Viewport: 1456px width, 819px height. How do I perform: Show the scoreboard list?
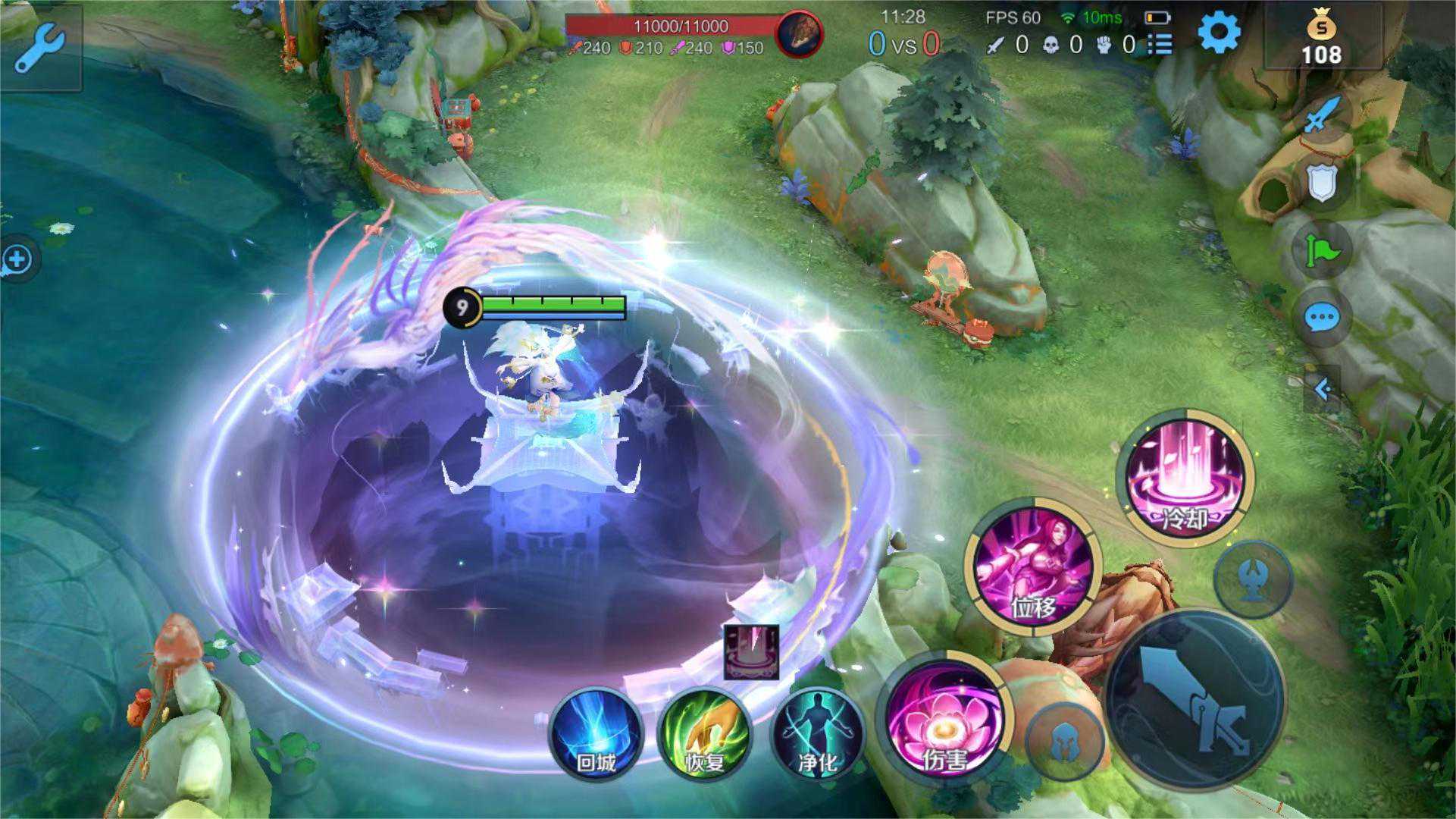tap(1160, 45)
